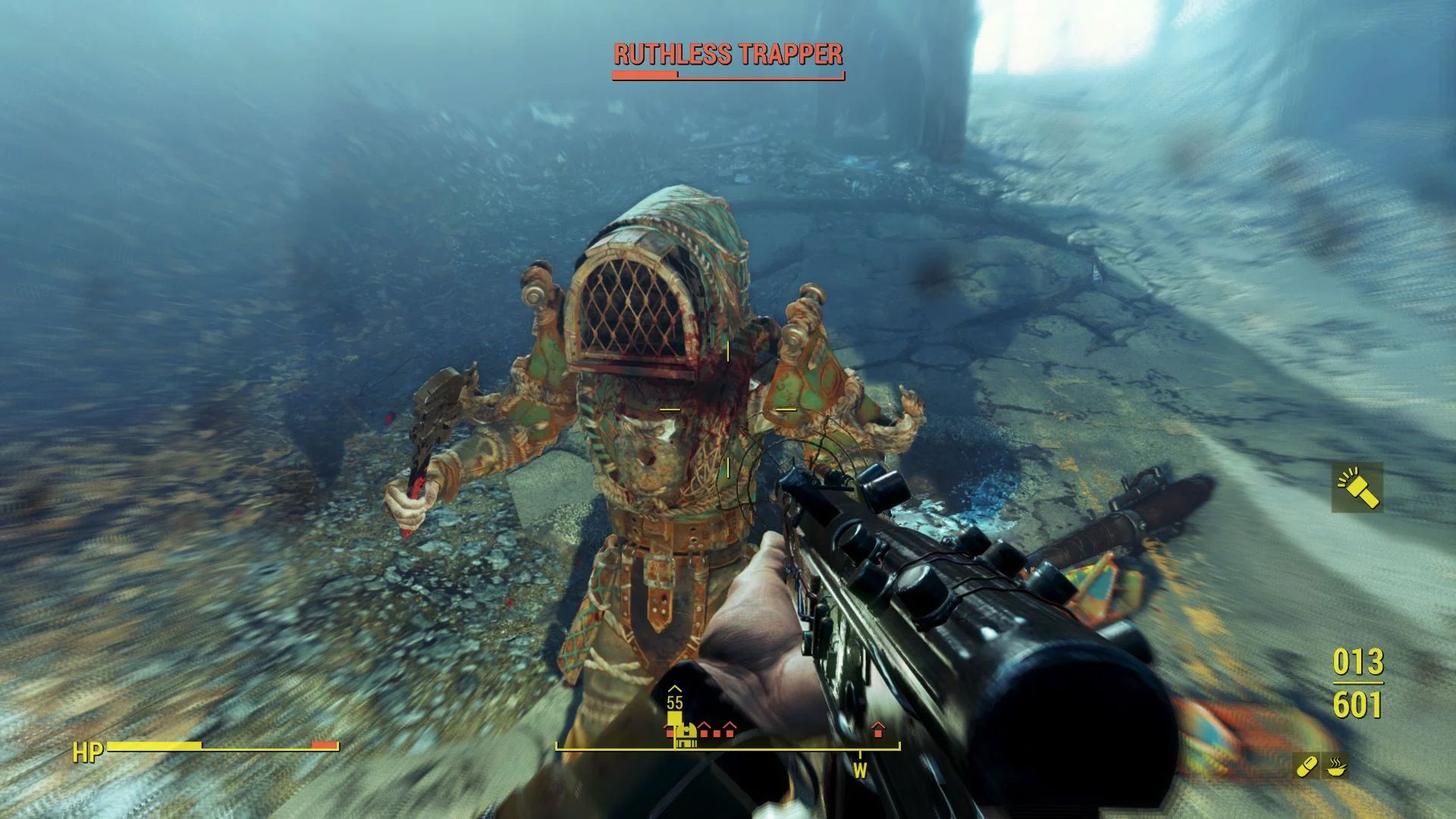Click the yellow building marker on the compass
The image size is (1456, 819).
pos(686,735)
